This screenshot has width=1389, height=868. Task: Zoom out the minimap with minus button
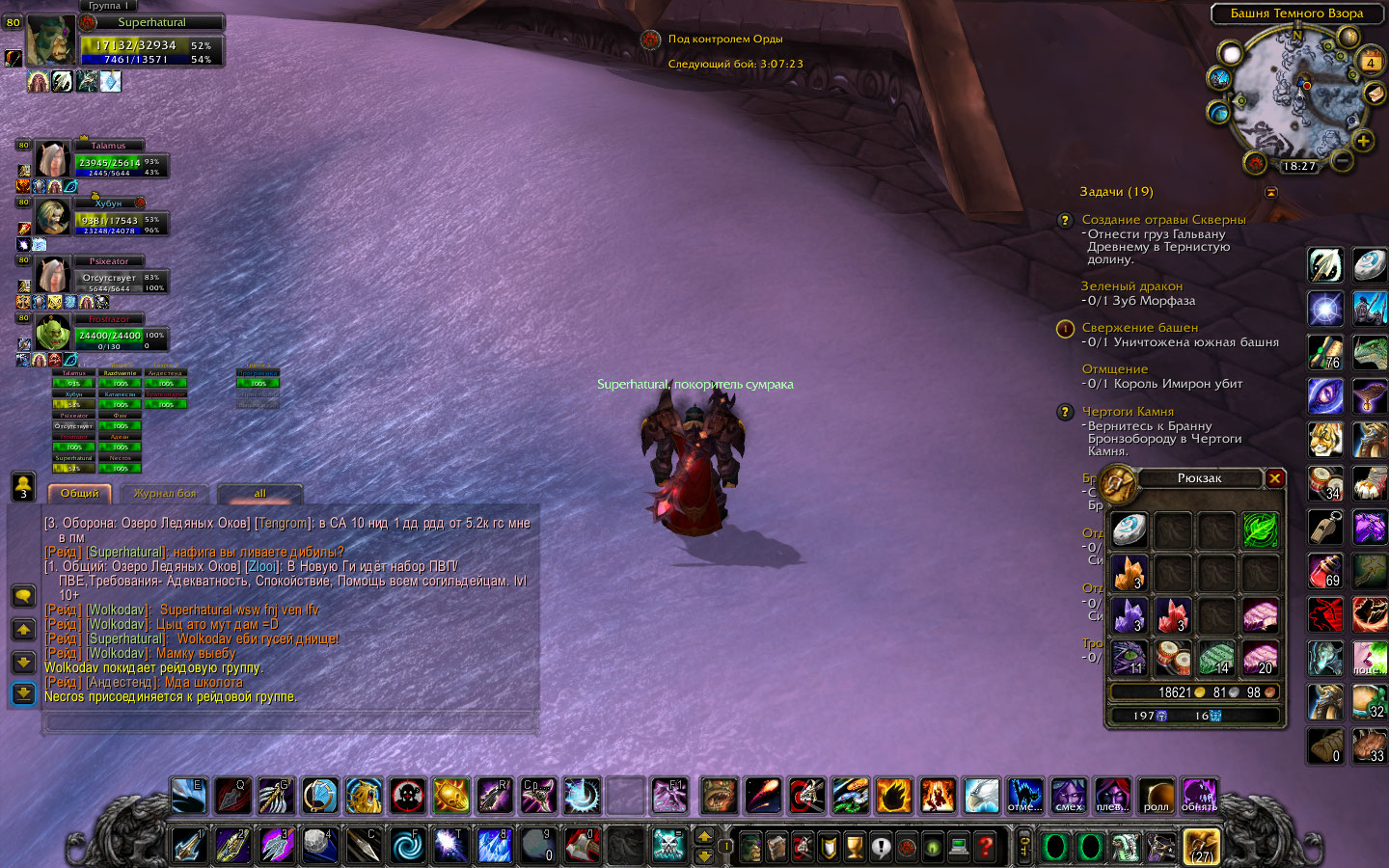click(1341, 160)
